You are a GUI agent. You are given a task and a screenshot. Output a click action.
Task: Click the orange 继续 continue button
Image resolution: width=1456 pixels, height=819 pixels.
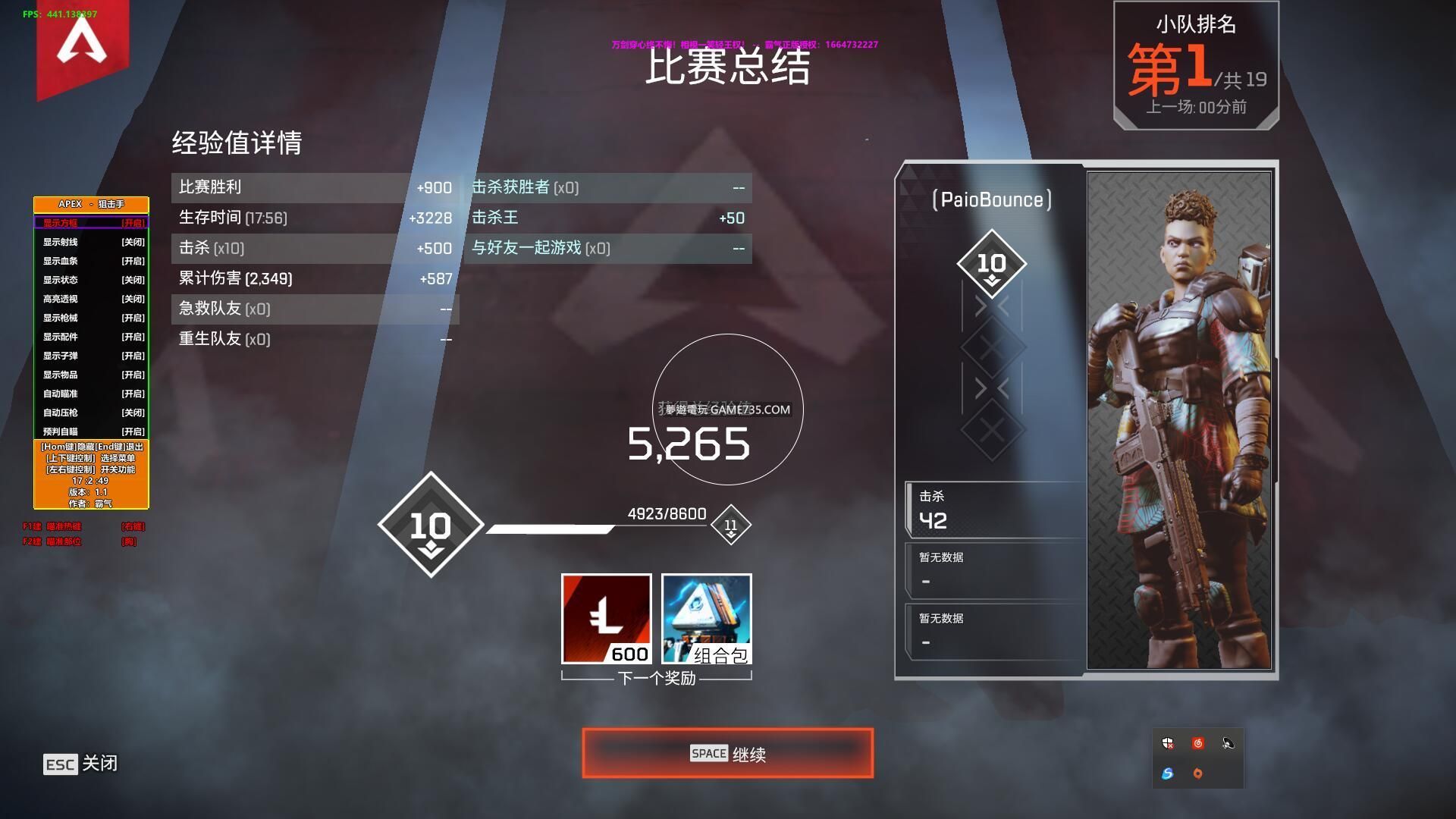(x=727, y=753)
